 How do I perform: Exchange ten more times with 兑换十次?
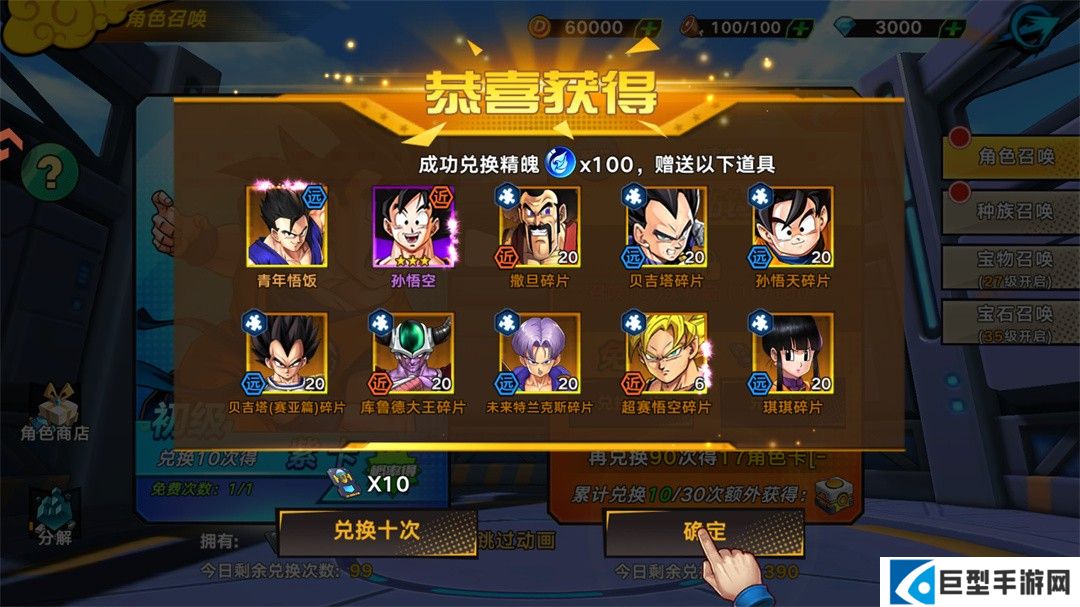(x=376, y=531)
